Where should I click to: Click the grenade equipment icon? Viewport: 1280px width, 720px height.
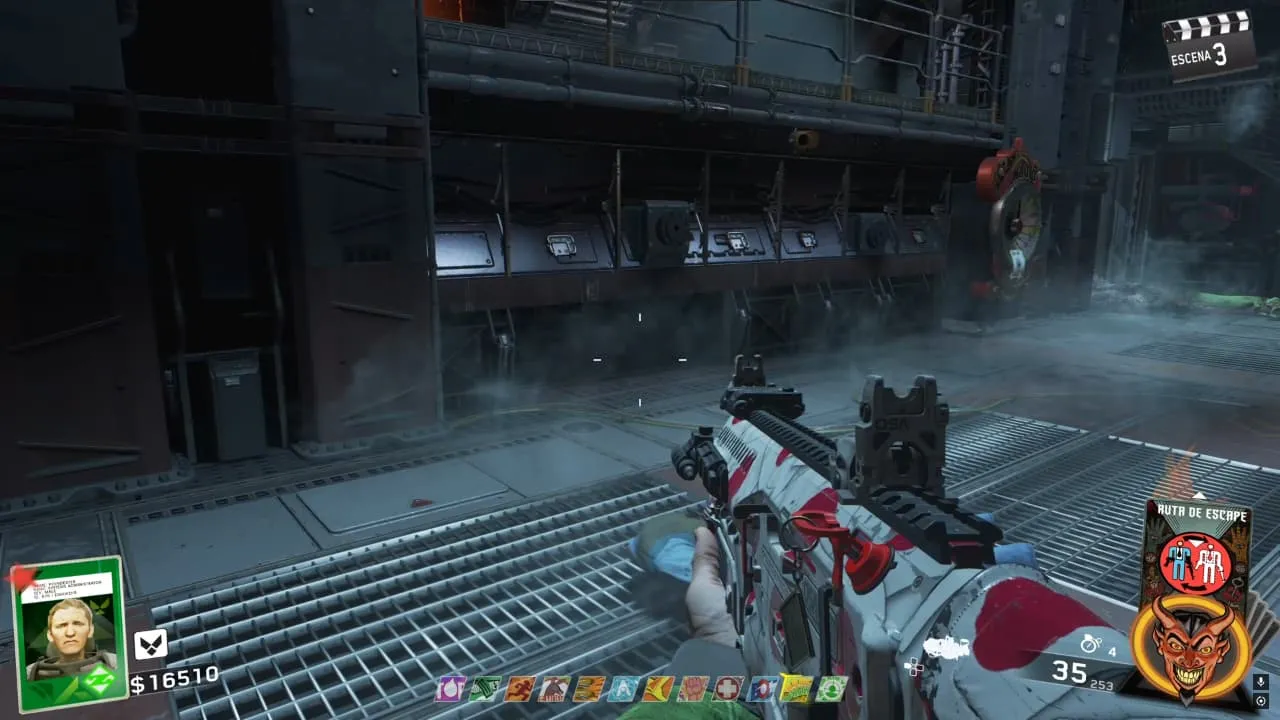point(1089,645)
